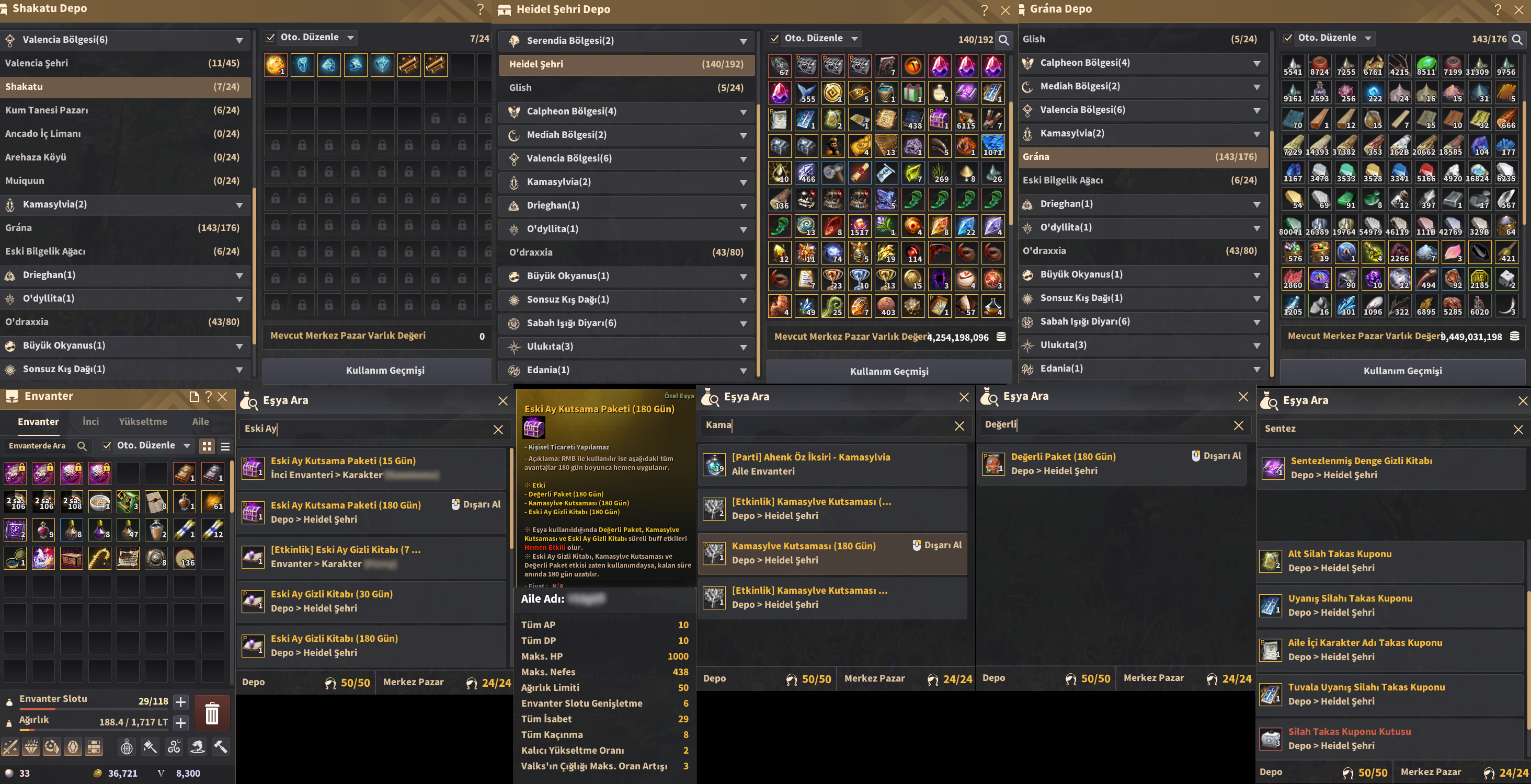Expand Calpheon Bölgesi in Heidel Şehri Depo
Screen dimensions: 1531x784
pos(744,112)
